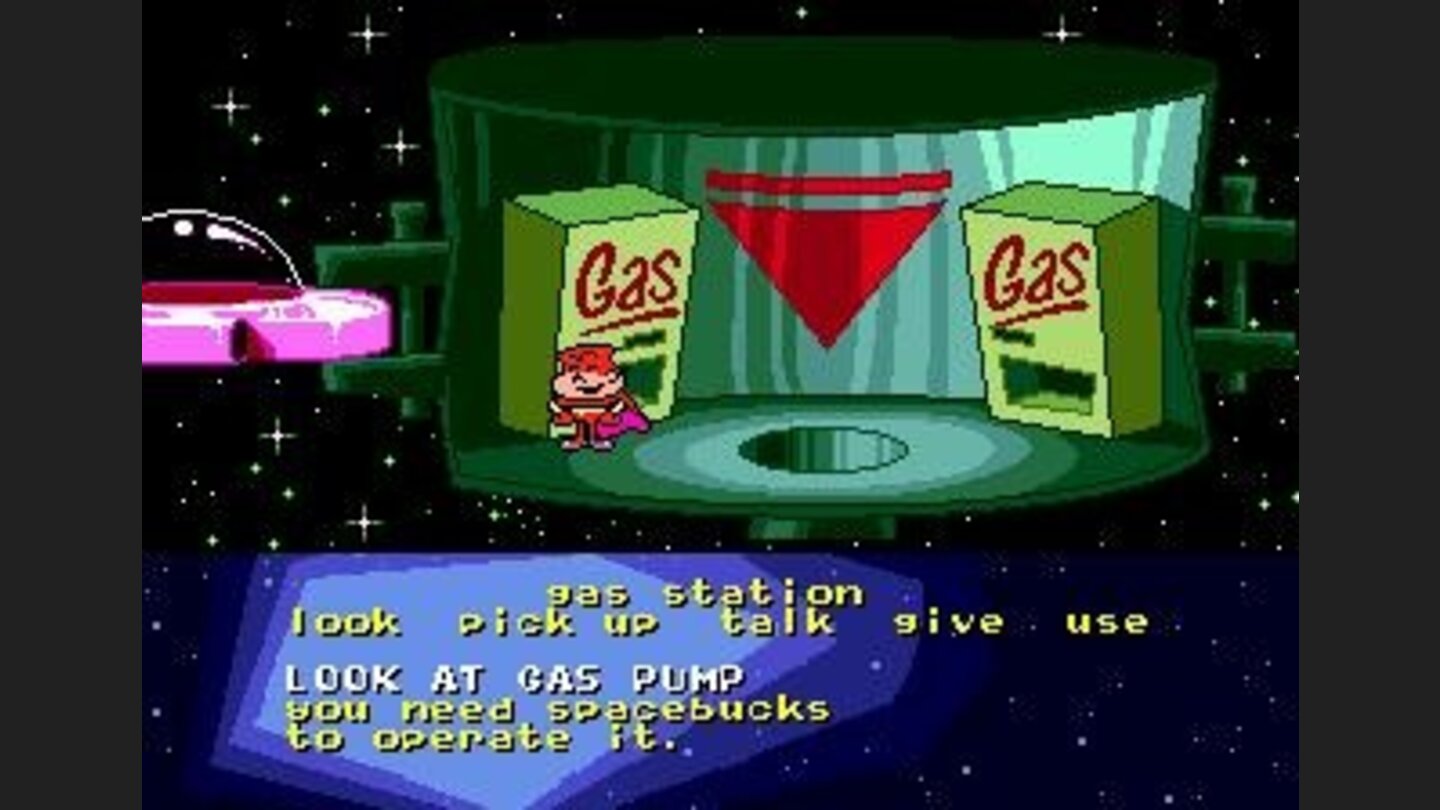Click the dark drain hole in the platform
This screenshot has height=810, width=1440.
click(x=820, y=445)
